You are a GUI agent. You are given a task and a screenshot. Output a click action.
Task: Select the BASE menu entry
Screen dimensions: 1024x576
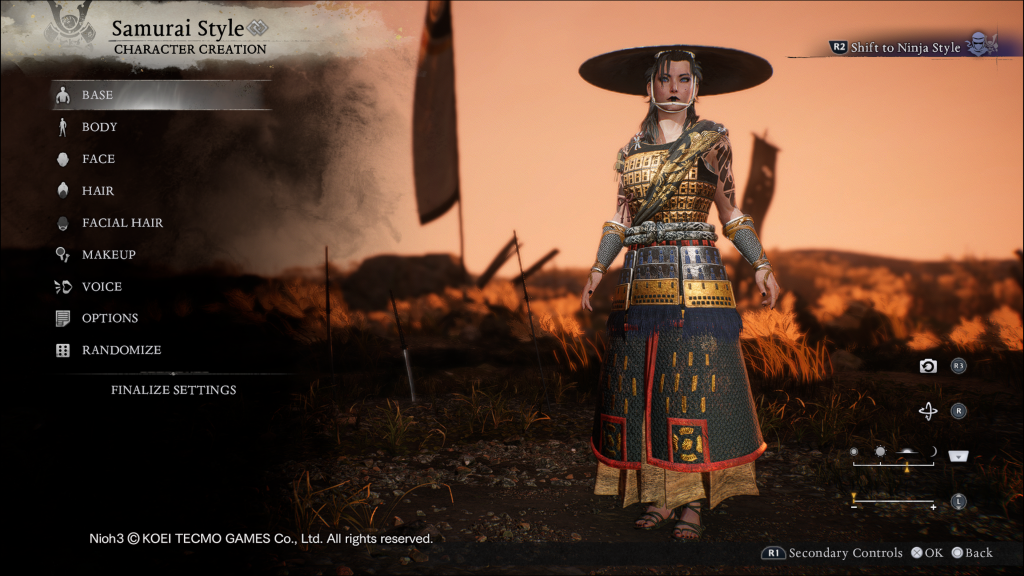point(98,95)
